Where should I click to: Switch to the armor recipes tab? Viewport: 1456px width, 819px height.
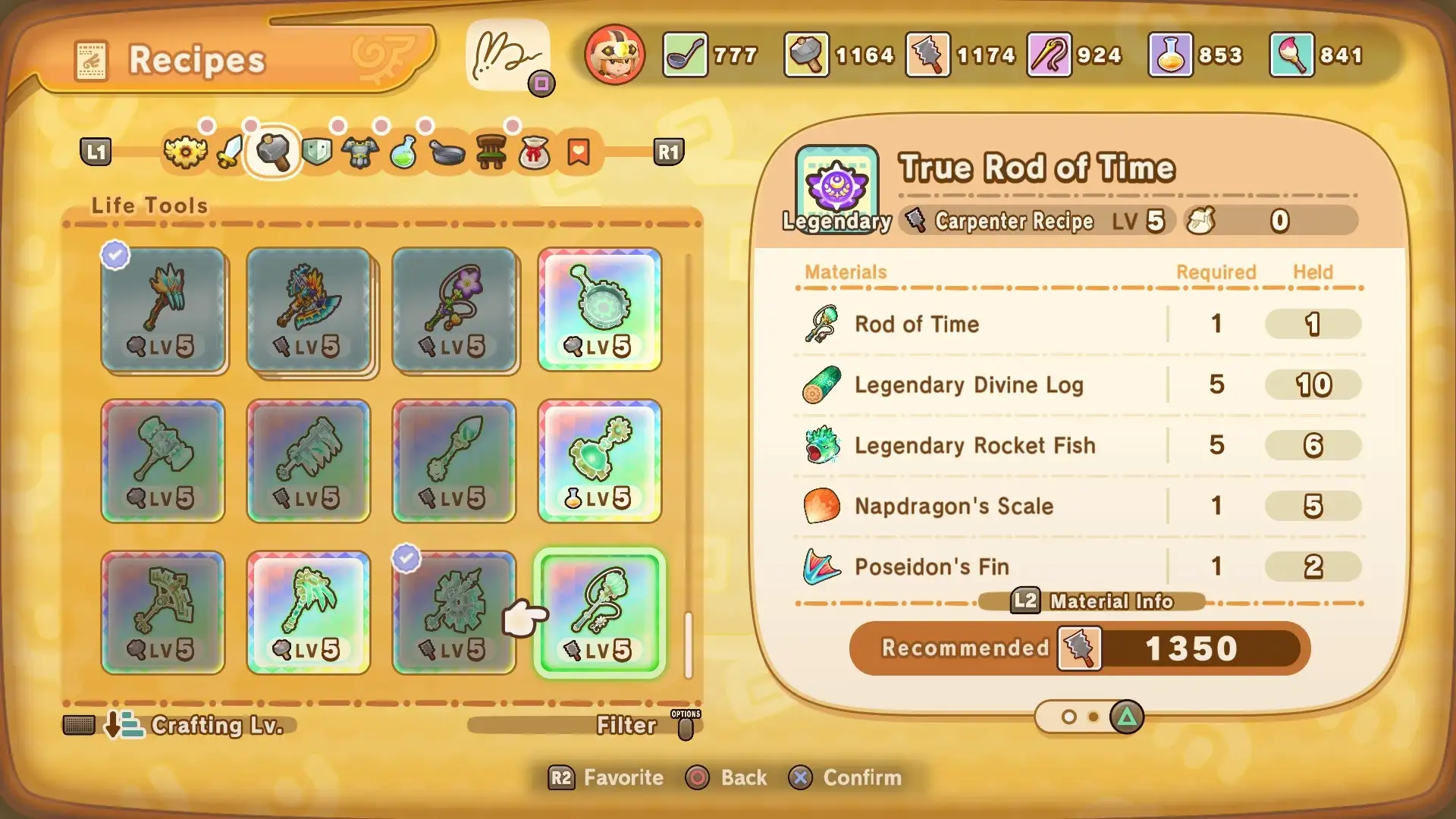(x=360, y=152)
